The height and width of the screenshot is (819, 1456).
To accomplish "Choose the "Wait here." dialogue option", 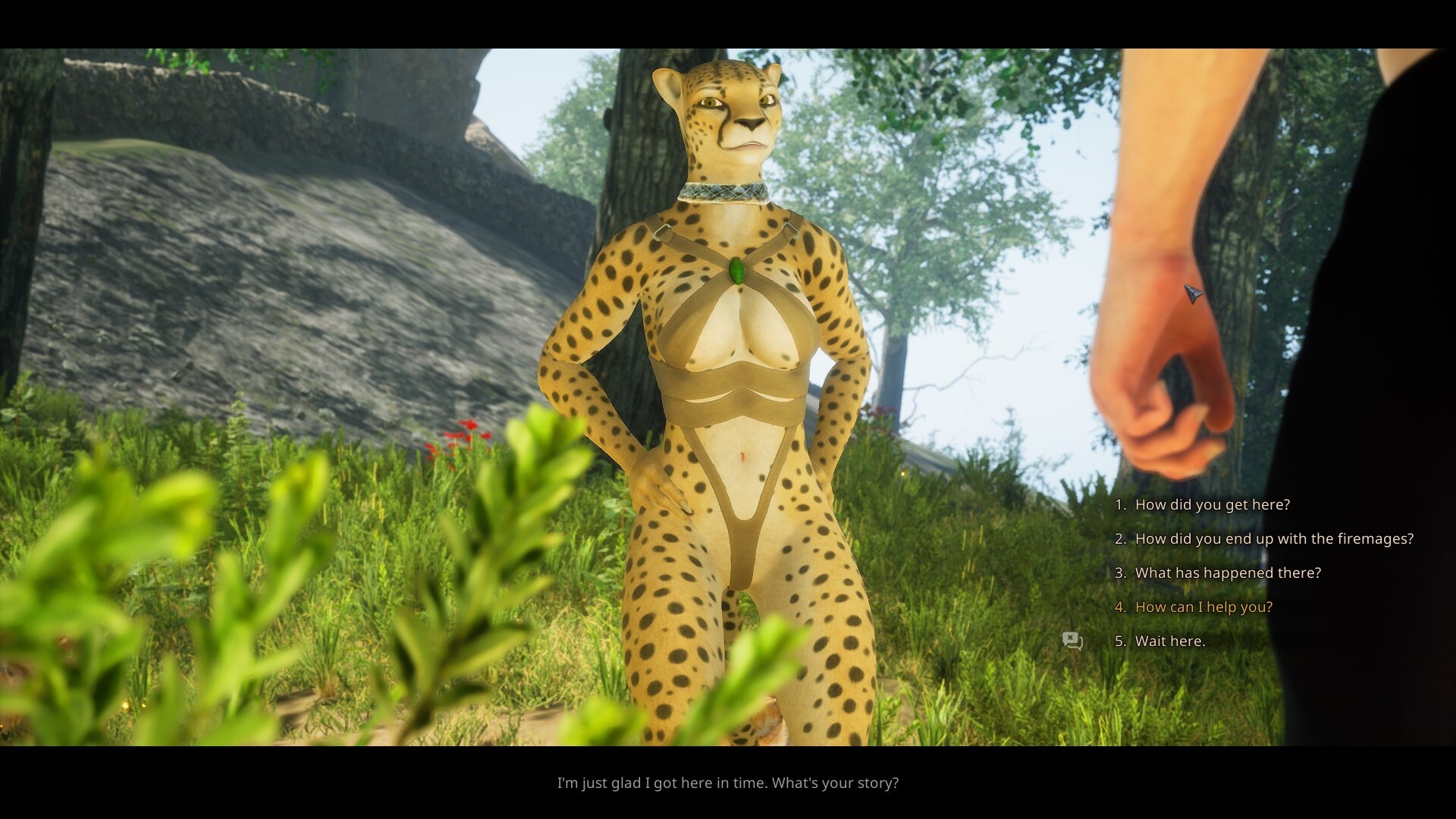I will point(1169,642).
